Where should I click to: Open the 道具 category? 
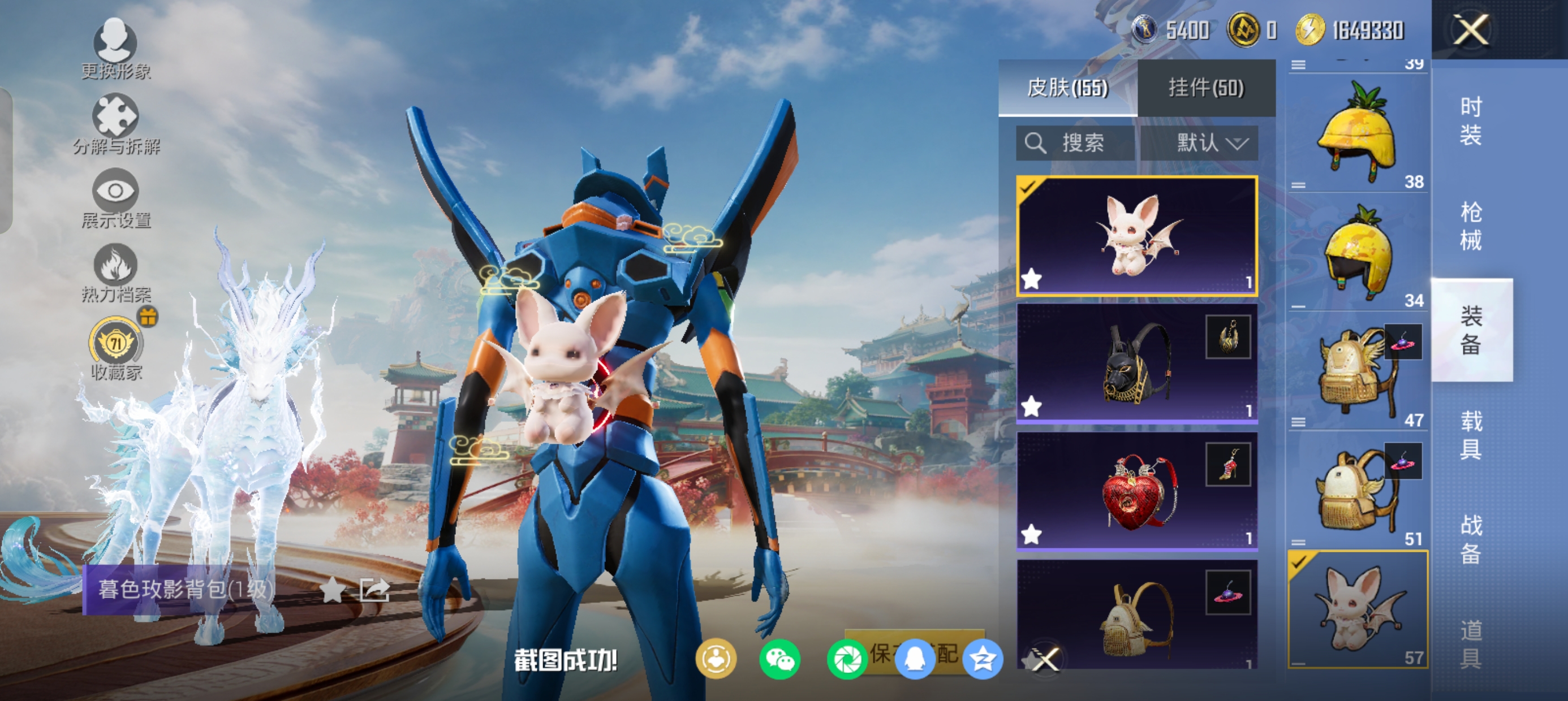1471,644
